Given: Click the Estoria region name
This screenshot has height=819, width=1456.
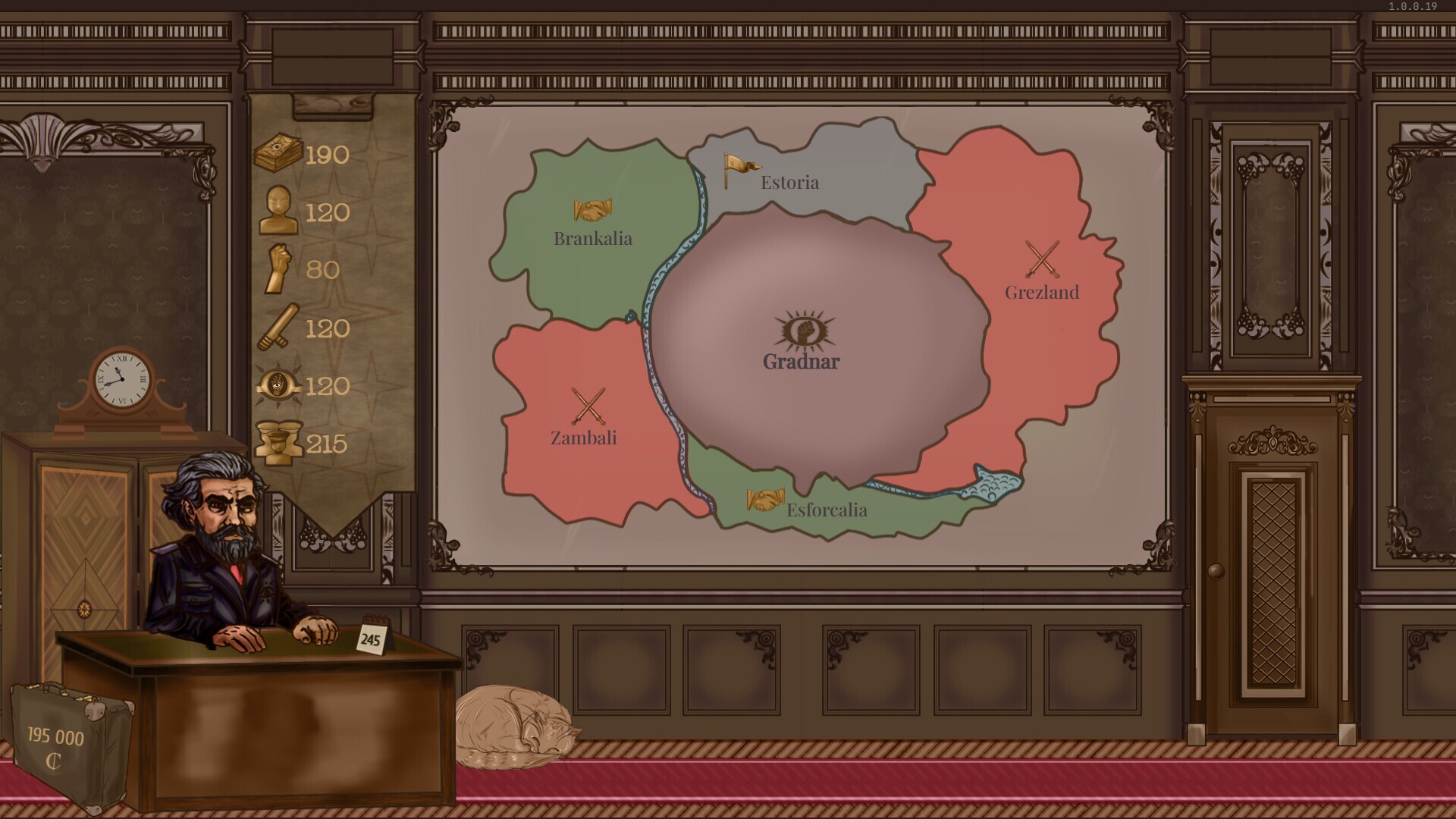Looking at the screenshot, I should (789, 182).
